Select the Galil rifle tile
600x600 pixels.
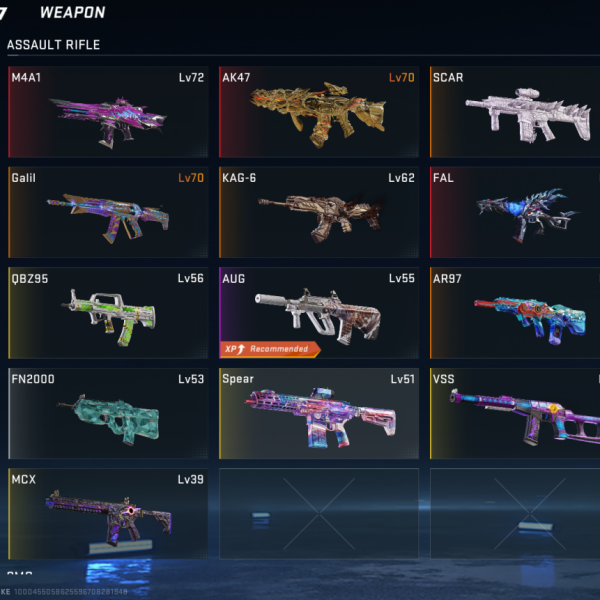108,212
